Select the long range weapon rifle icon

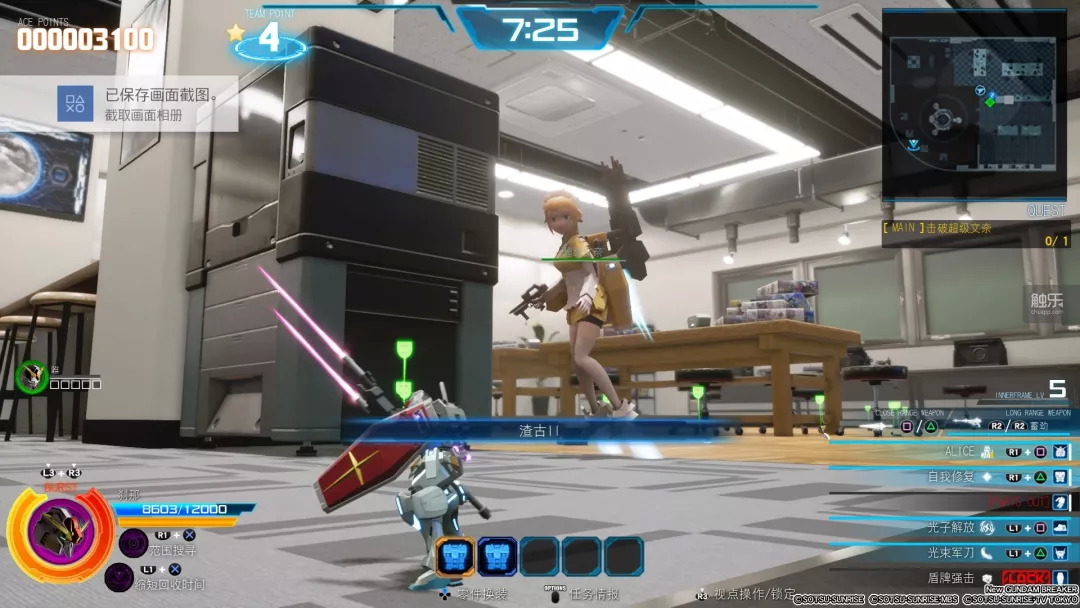965,425
